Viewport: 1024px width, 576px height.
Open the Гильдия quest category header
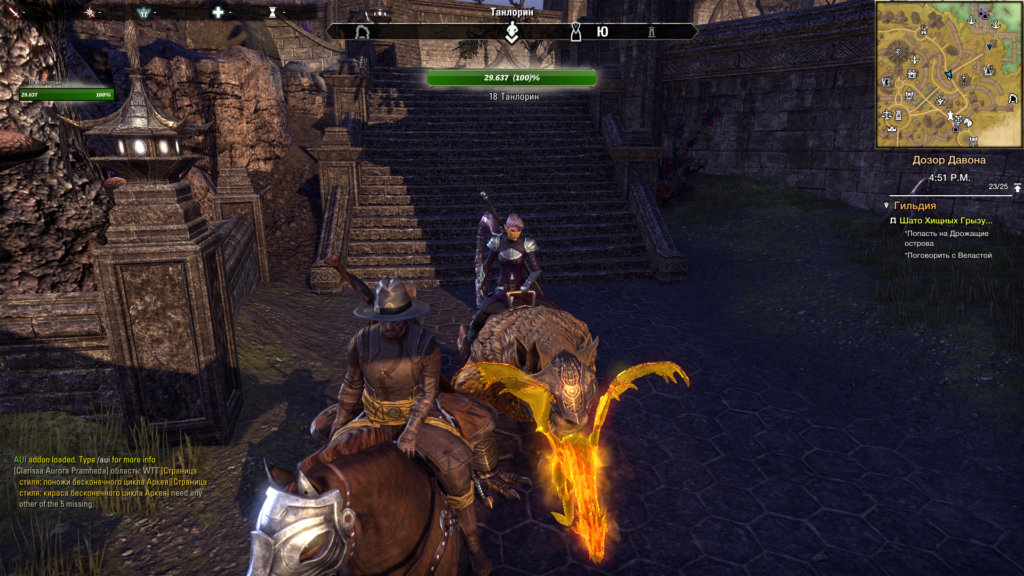tap(915, 204)
